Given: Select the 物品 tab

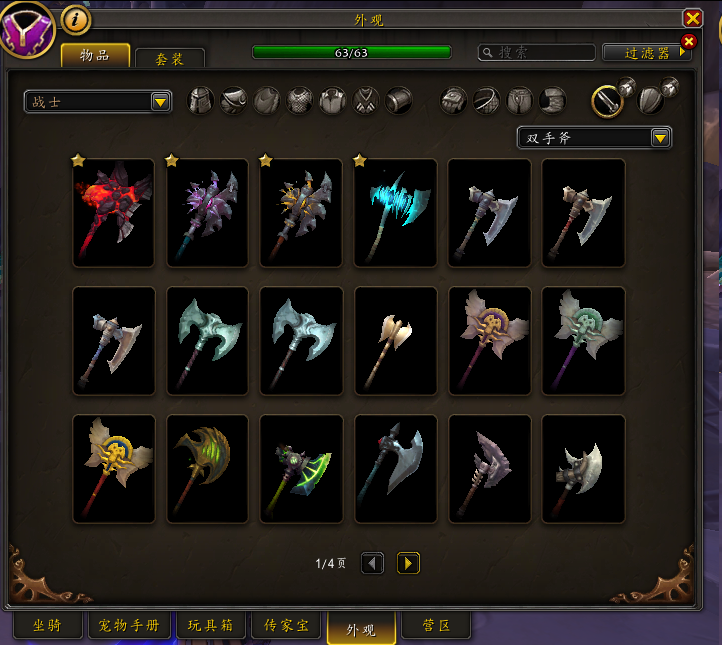Looking at the screenshot, I should pos(95,55).
